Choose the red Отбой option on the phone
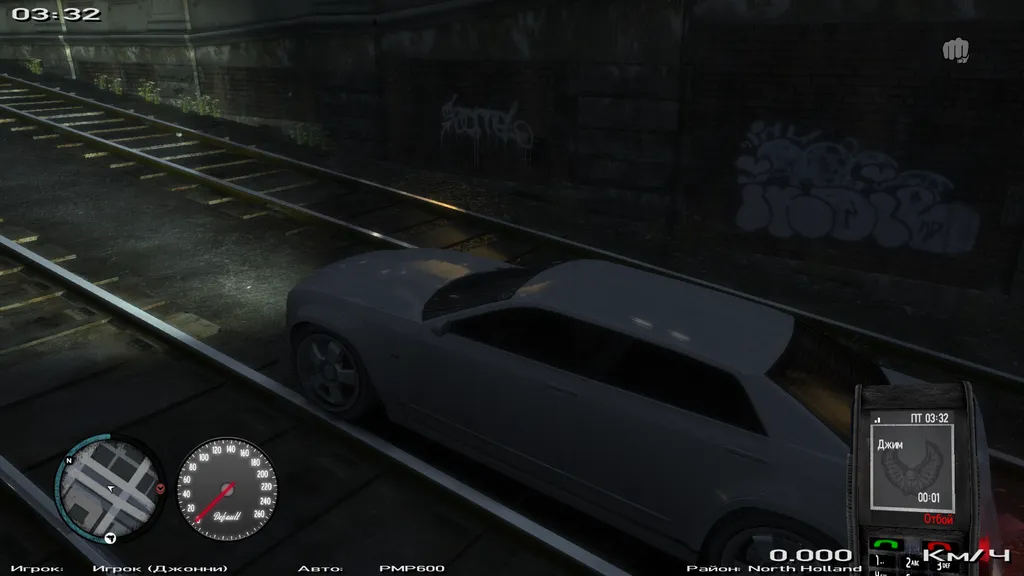This screenshot has width=1024, height=576. (x=938, y=520)
